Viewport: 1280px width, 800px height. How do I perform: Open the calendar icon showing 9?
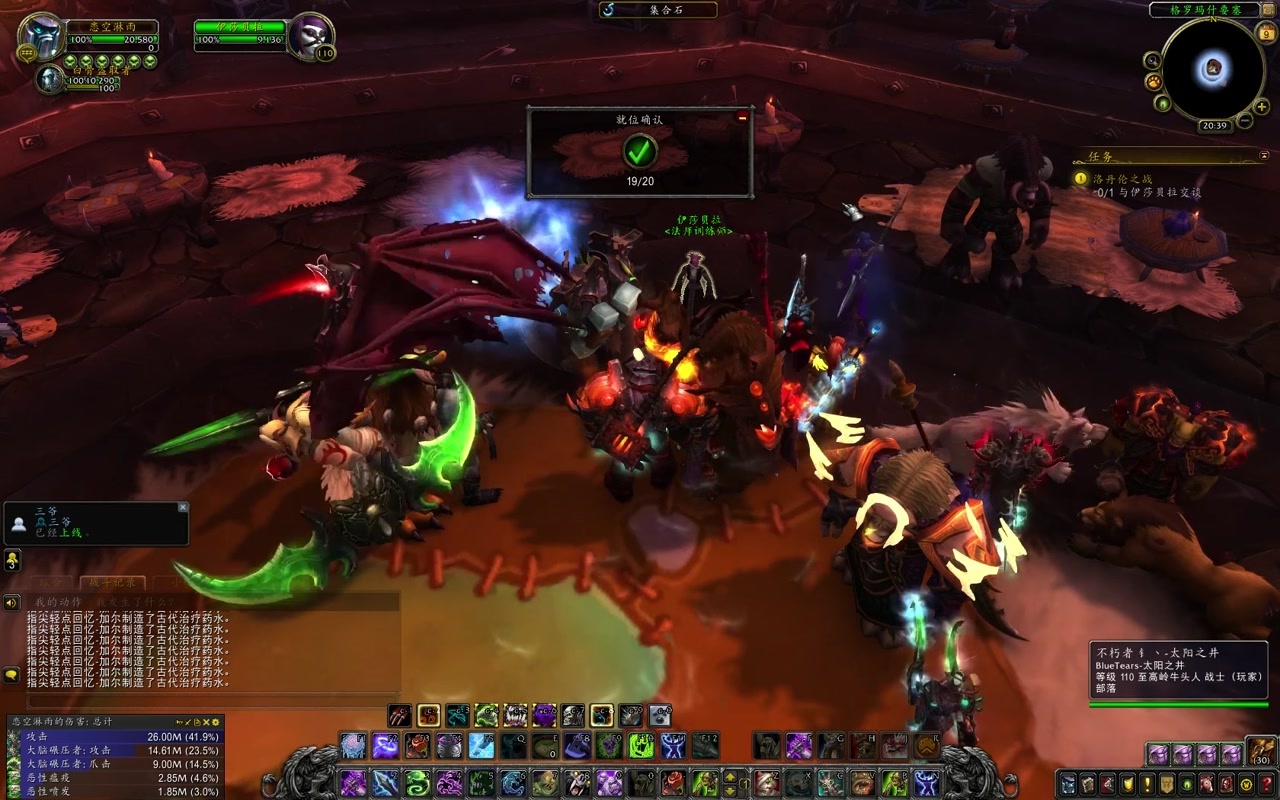(x=1268, y=33)
